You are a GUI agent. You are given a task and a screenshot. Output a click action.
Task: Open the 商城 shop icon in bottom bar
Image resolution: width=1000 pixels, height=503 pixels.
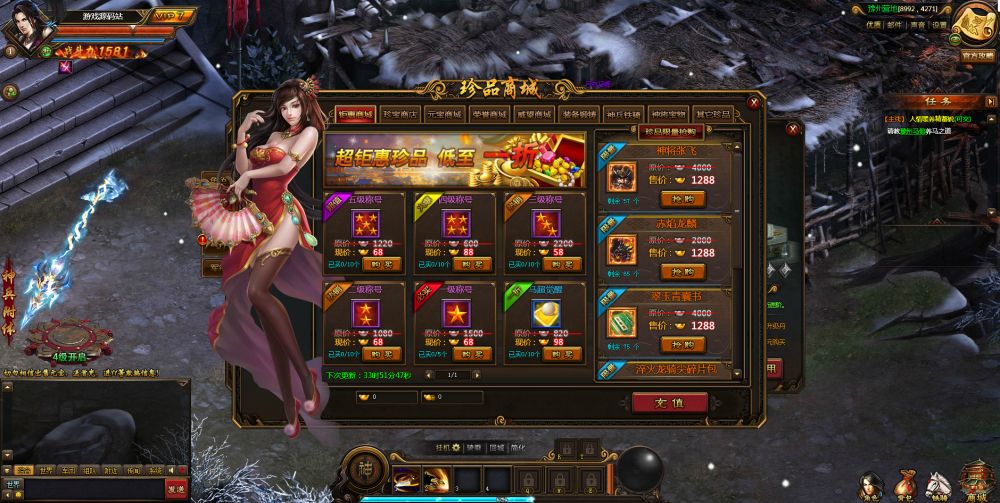[975, 482]
